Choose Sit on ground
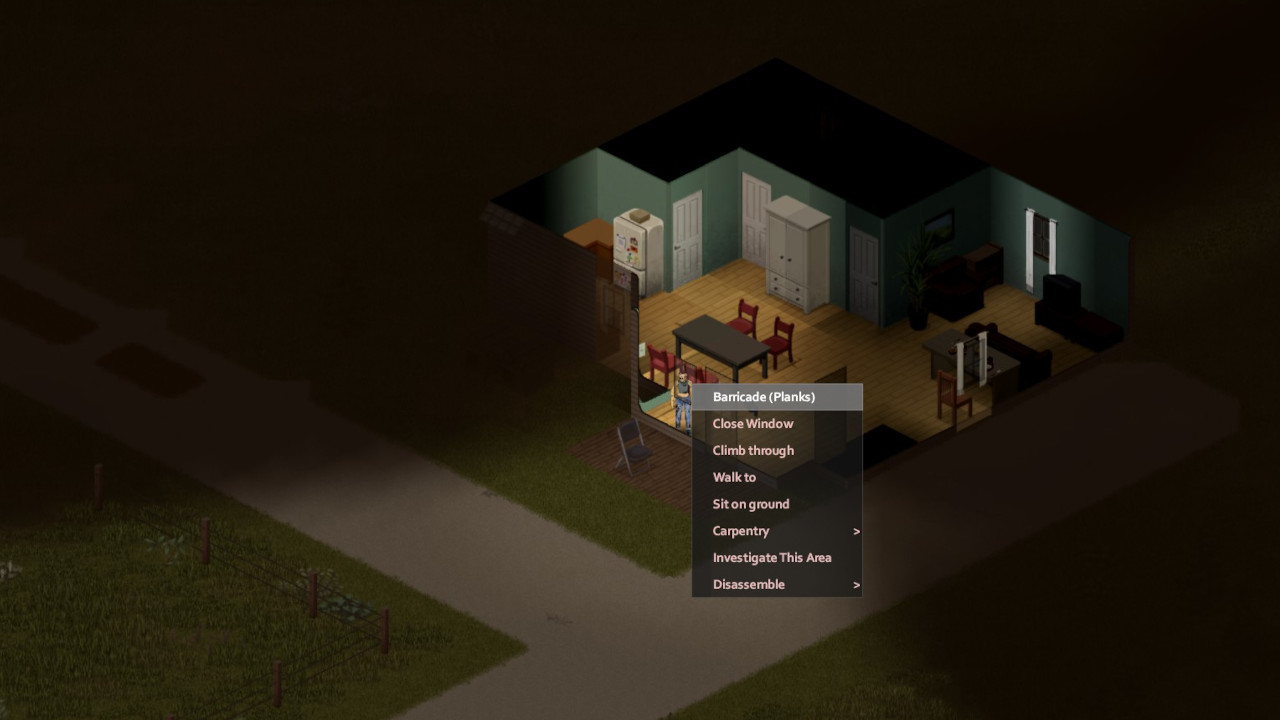The width and height of the screenshot is (1280, 720). click(x=750, y=504)
